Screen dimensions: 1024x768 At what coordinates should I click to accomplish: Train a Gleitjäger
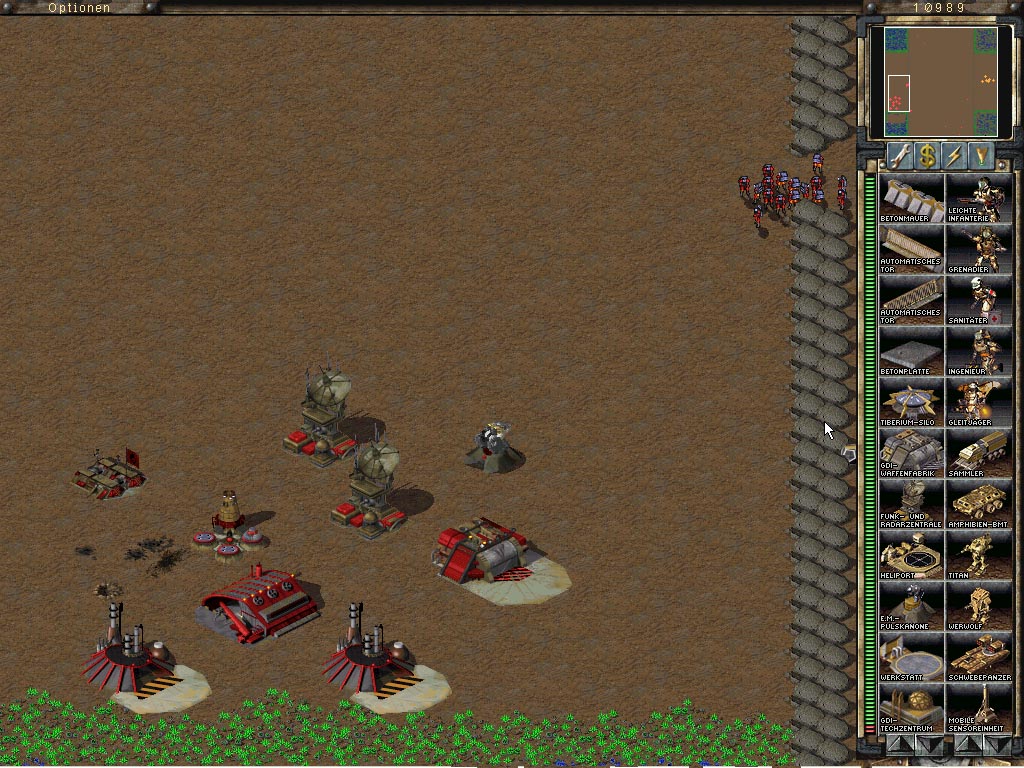click(976, 402)
